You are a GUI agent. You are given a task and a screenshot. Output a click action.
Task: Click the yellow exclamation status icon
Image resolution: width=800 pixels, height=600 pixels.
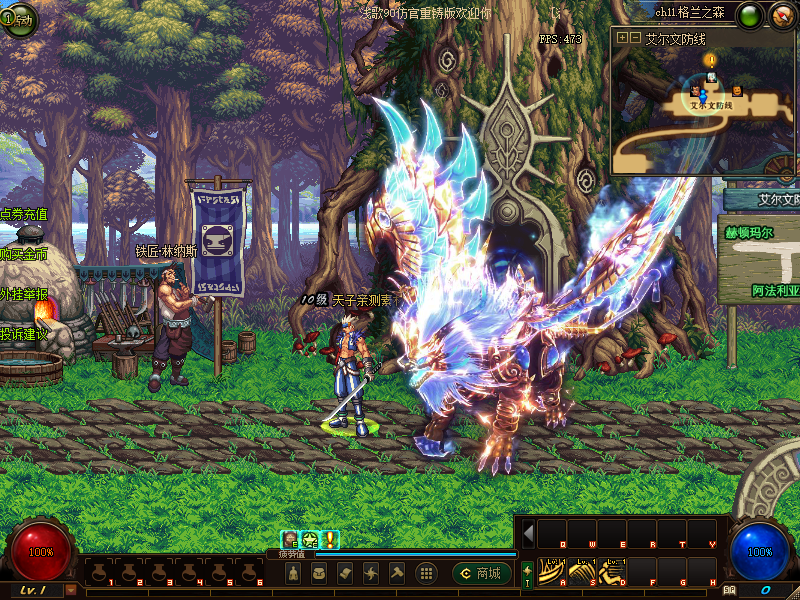pyautogui.click(x=330, y=539)
